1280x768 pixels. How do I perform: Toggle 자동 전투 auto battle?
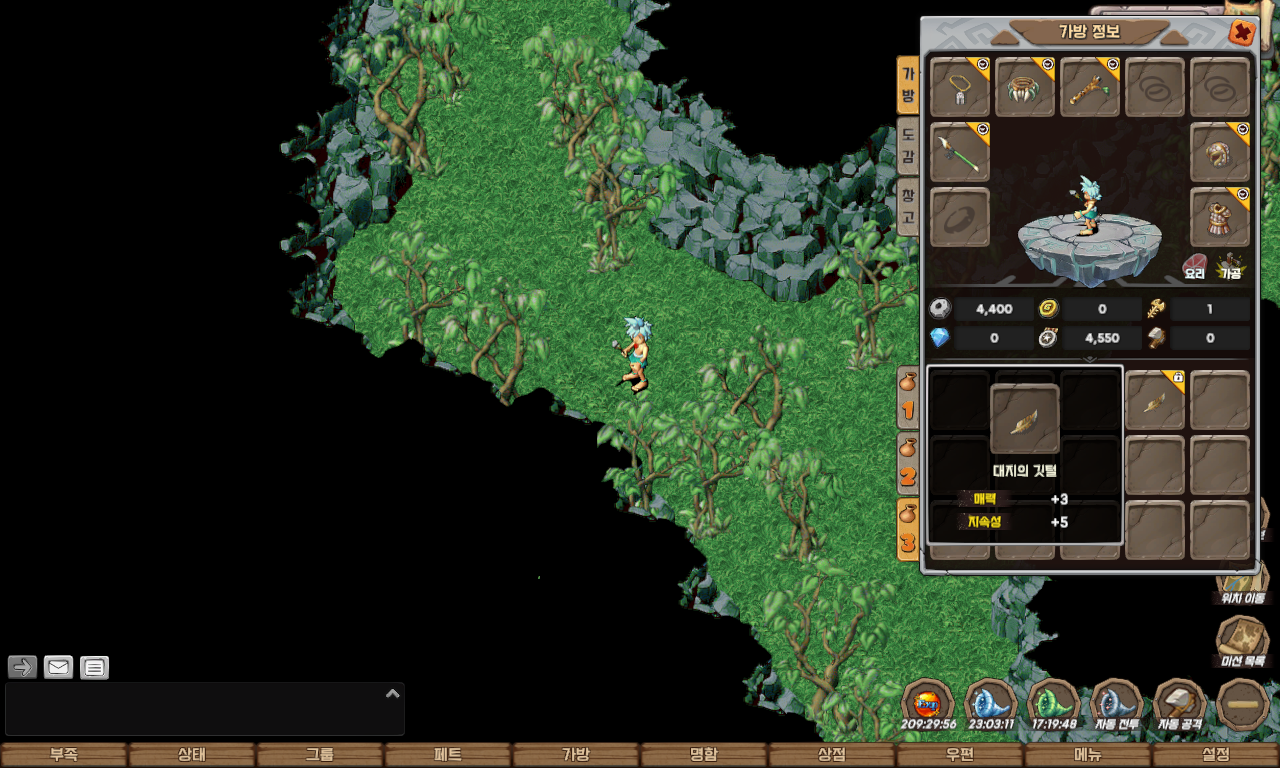(x=1115, y=705)
